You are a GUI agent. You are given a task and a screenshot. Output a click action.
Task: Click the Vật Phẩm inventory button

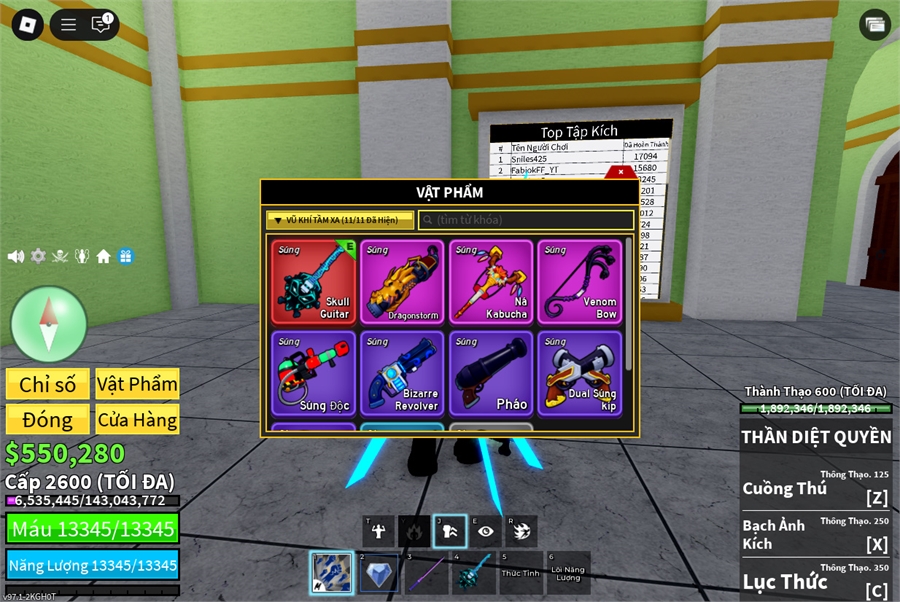pos(137,384)
